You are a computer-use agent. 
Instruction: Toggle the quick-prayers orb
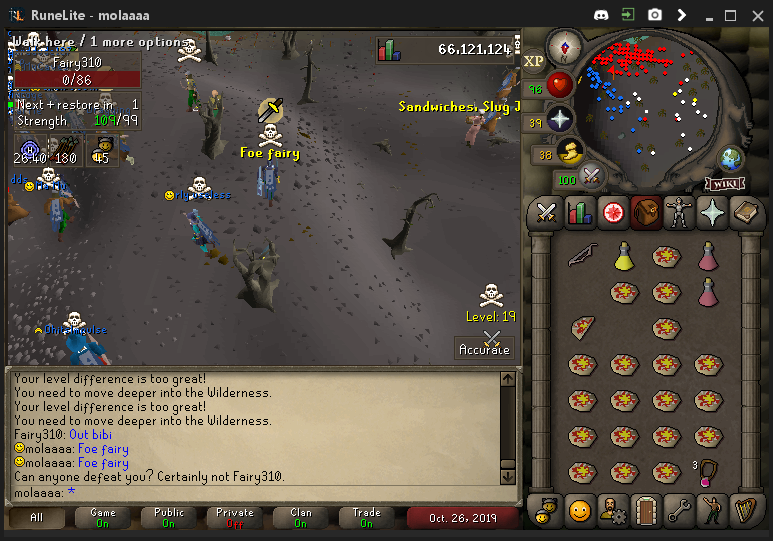coord(560,118)
